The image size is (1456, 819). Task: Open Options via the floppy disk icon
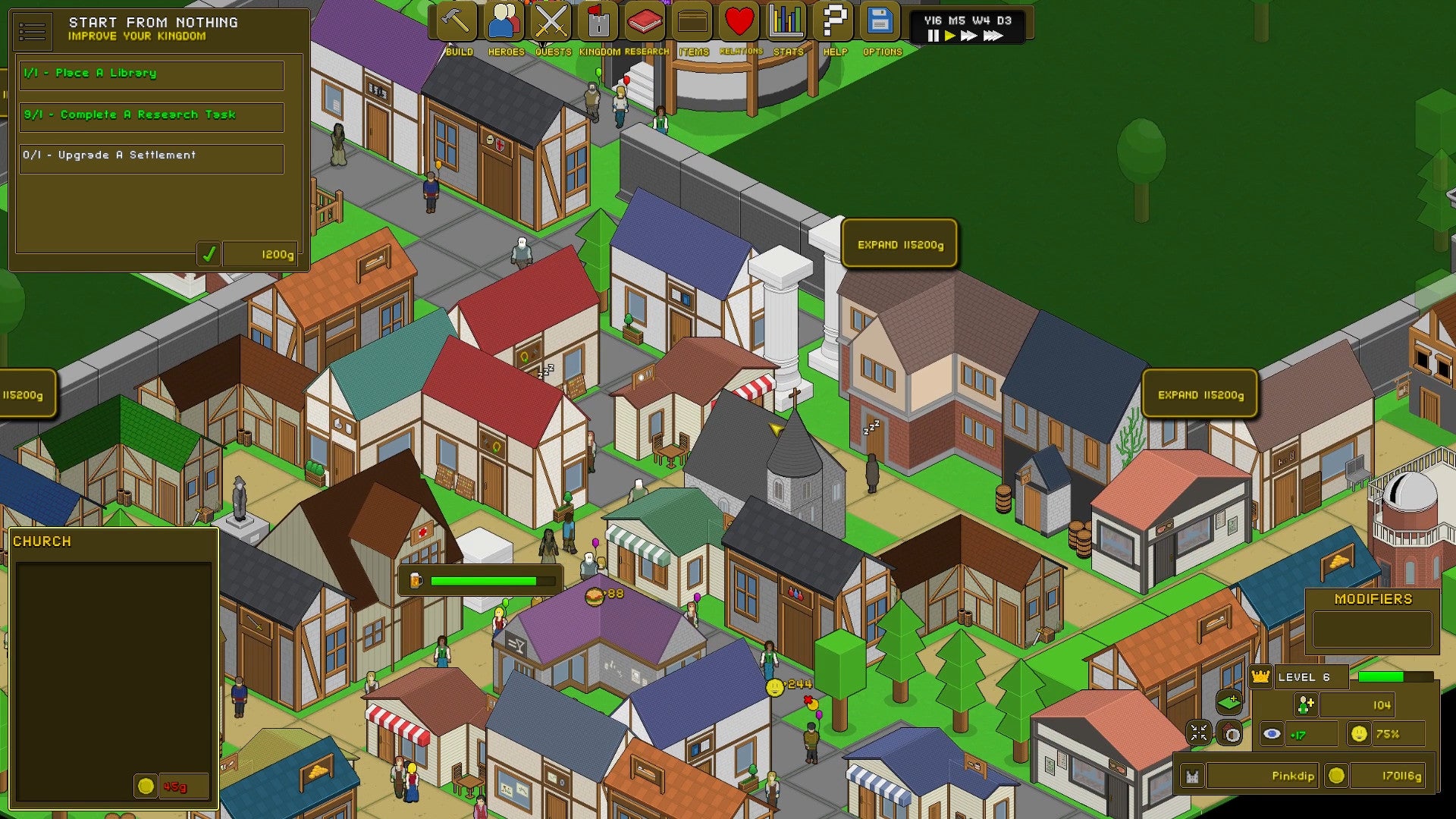880,20
